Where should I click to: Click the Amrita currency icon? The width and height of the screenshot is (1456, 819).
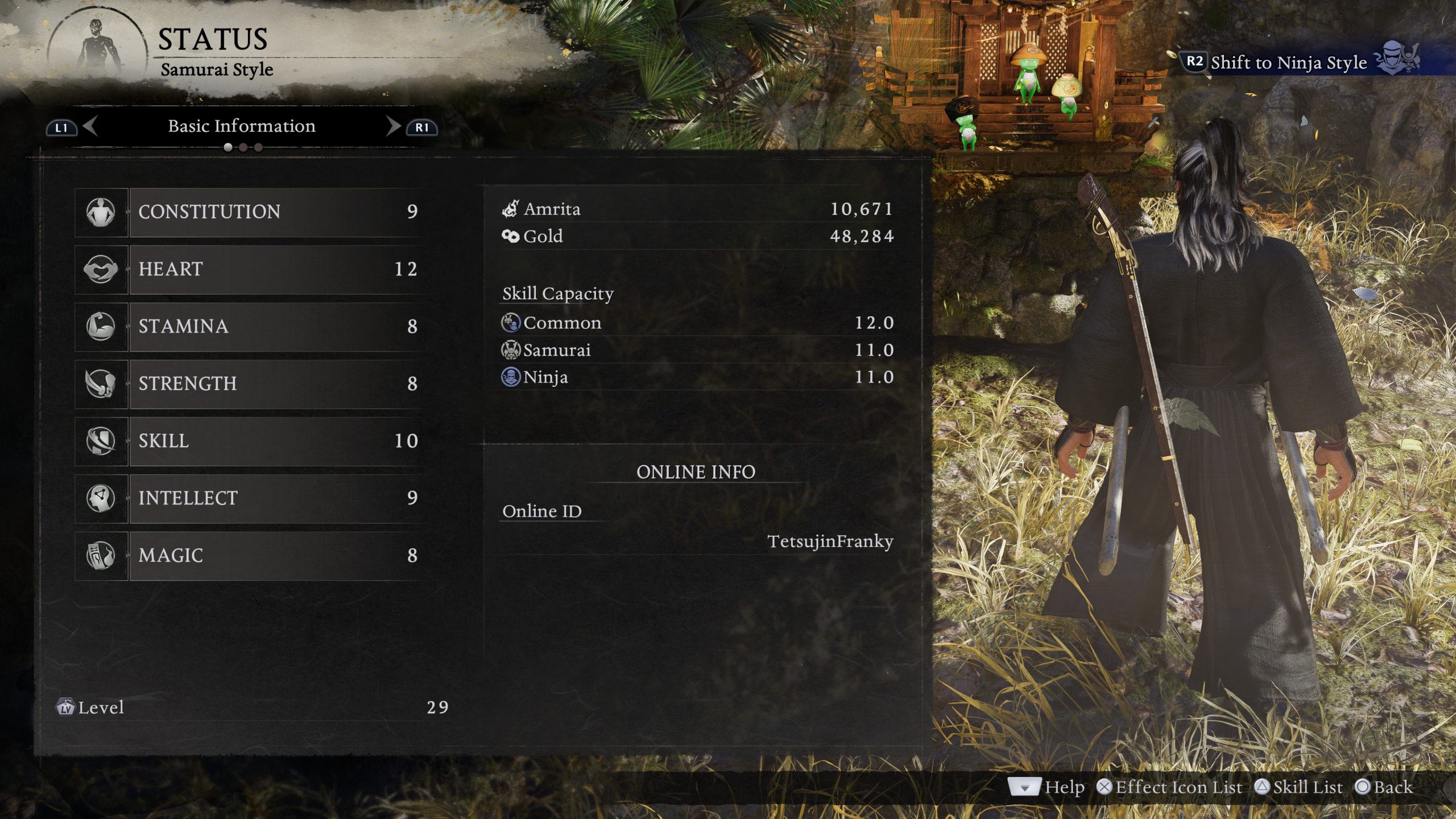511,208
